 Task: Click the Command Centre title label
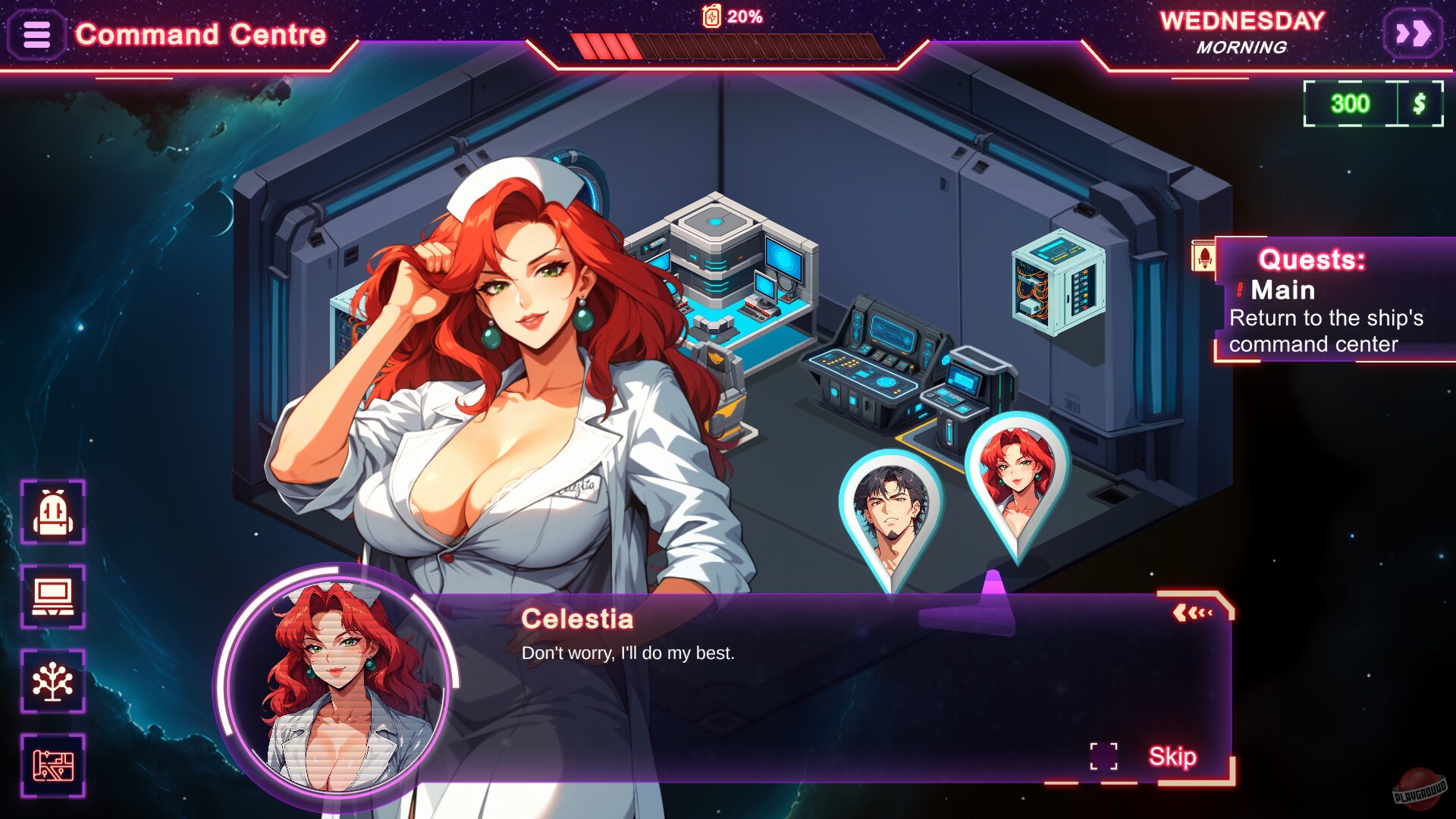201,33
